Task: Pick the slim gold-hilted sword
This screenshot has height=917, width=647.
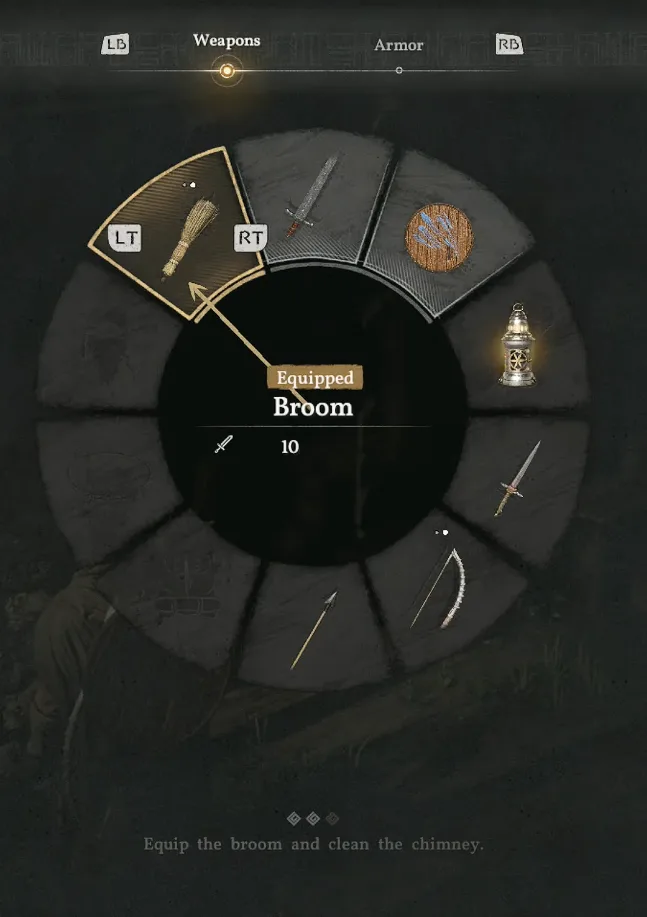Action: tap(516, 479)
